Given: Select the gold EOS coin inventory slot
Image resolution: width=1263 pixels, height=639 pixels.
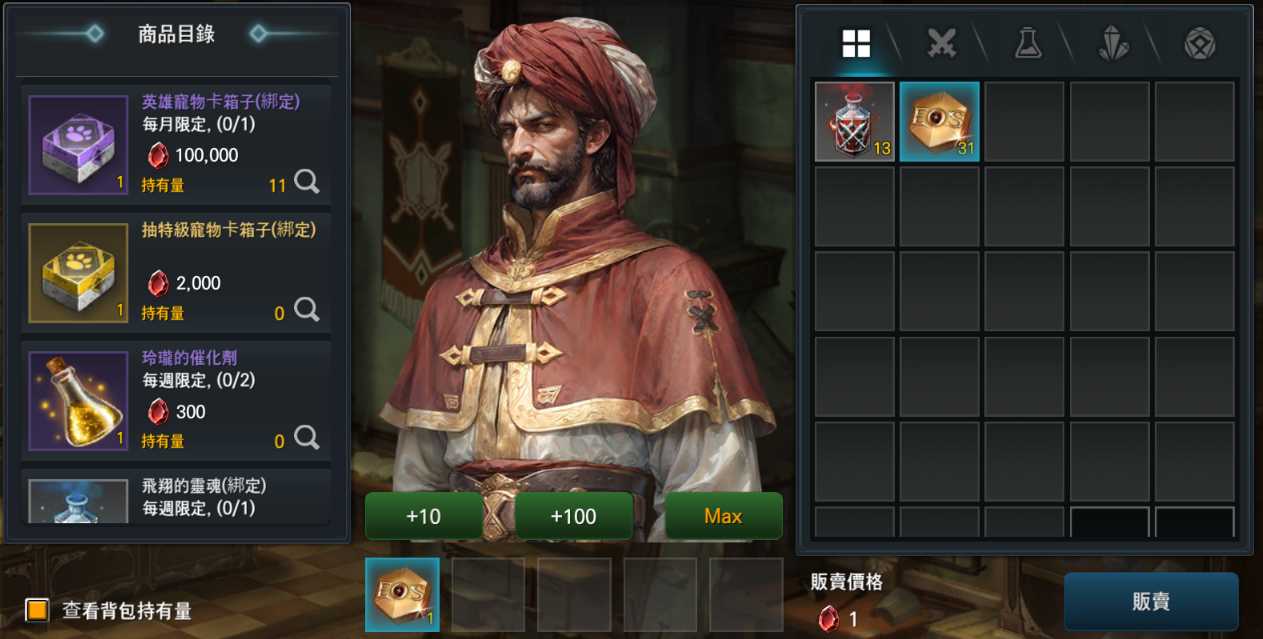Looking at the screenshot, I should click(x=940, y=122).
